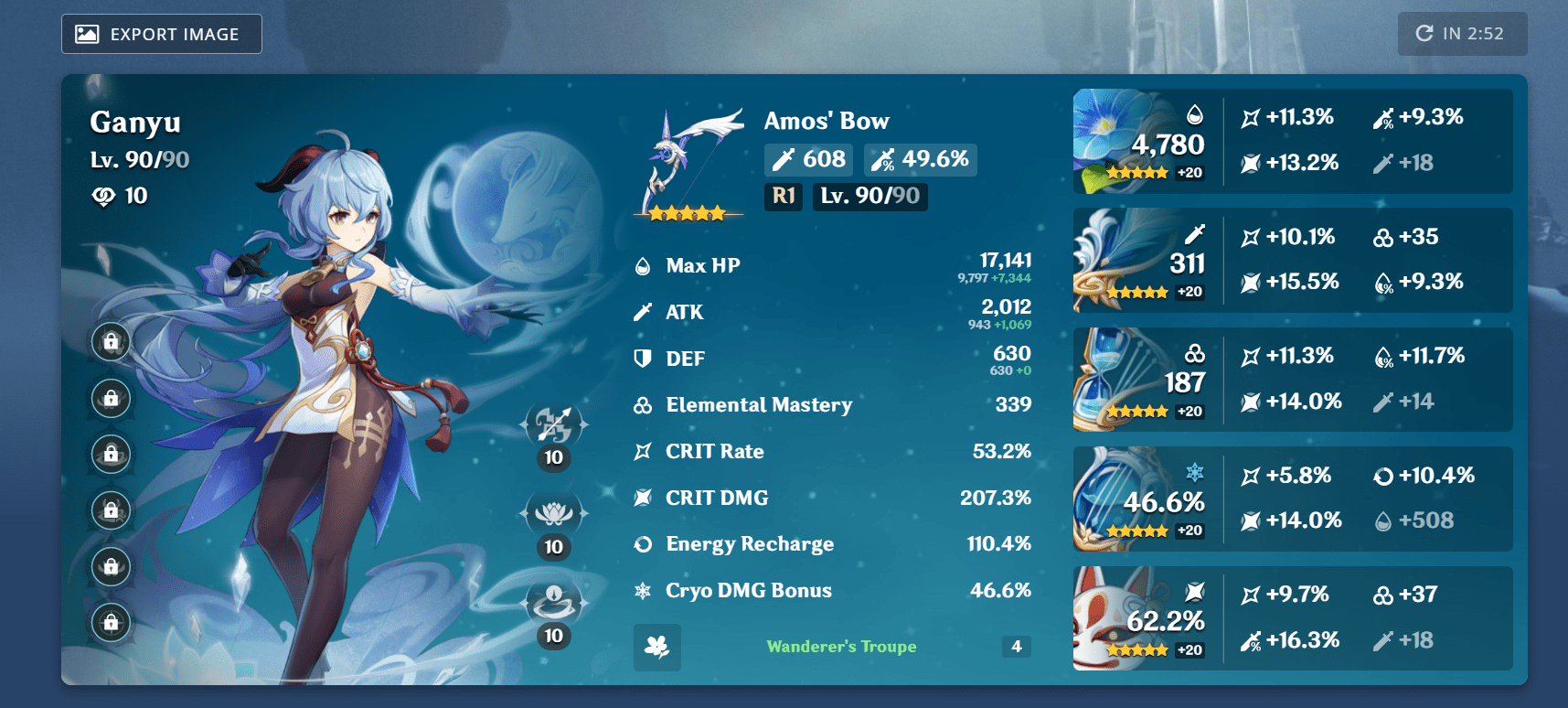This screenshot has height=708, width=1568.
Task: Click the Cryo DMG Bonus snowflake icon
Action: (642, 591)
